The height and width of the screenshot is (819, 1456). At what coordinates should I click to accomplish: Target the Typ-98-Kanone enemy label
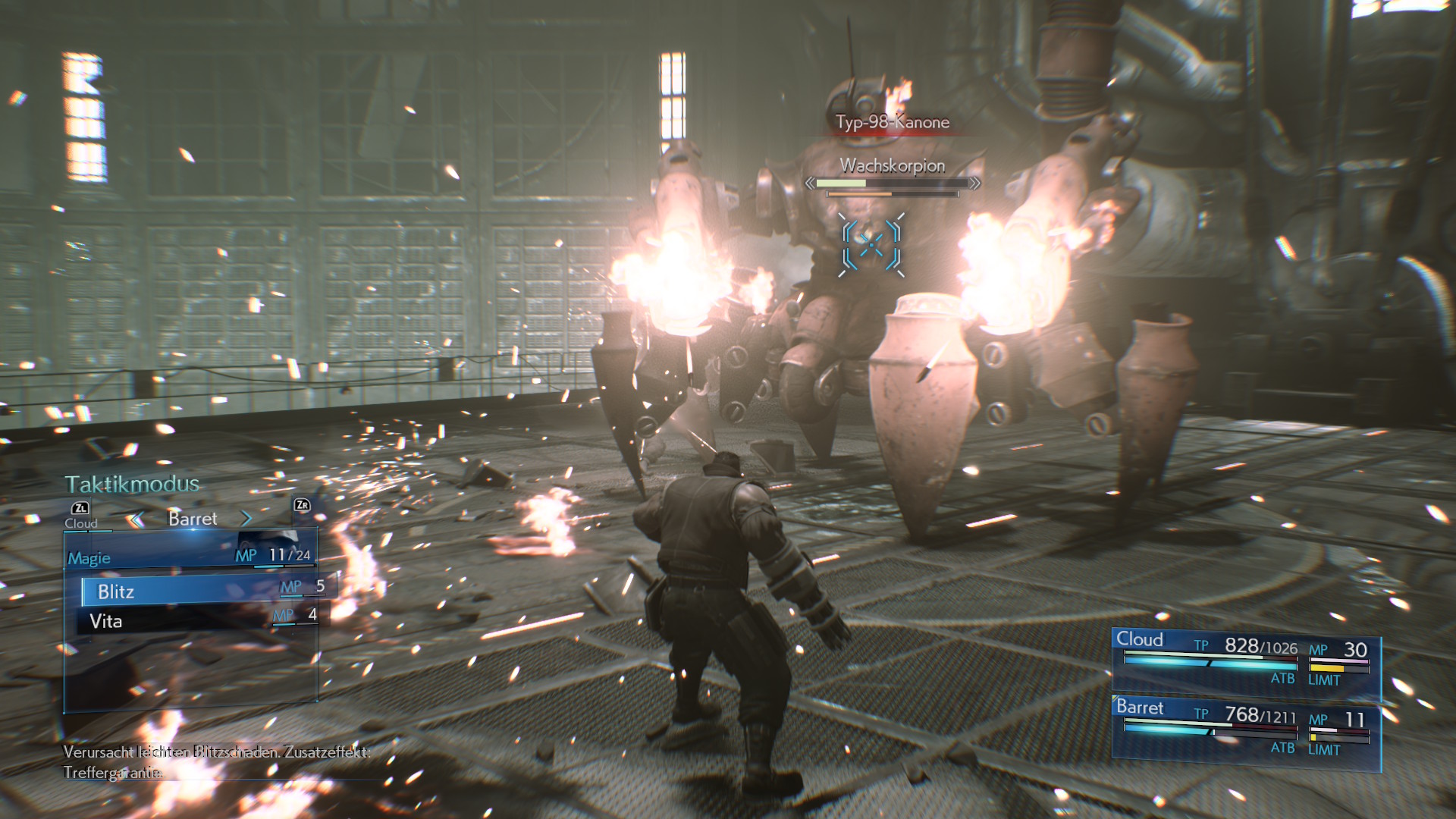point(893,122)
